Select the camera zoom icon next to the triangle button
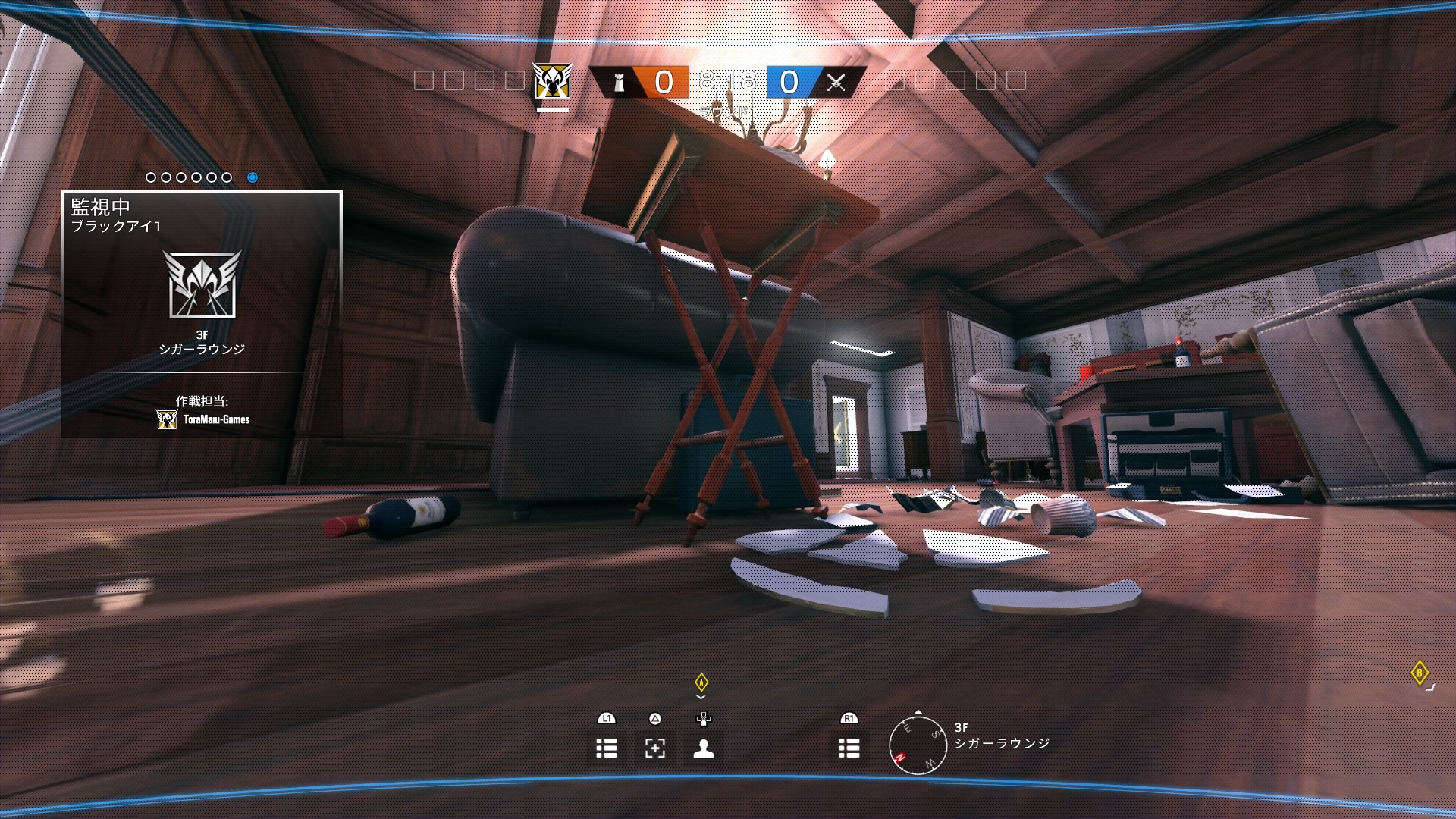The width and height of the screenshot is (1456, 819). [x=654, y=748]
